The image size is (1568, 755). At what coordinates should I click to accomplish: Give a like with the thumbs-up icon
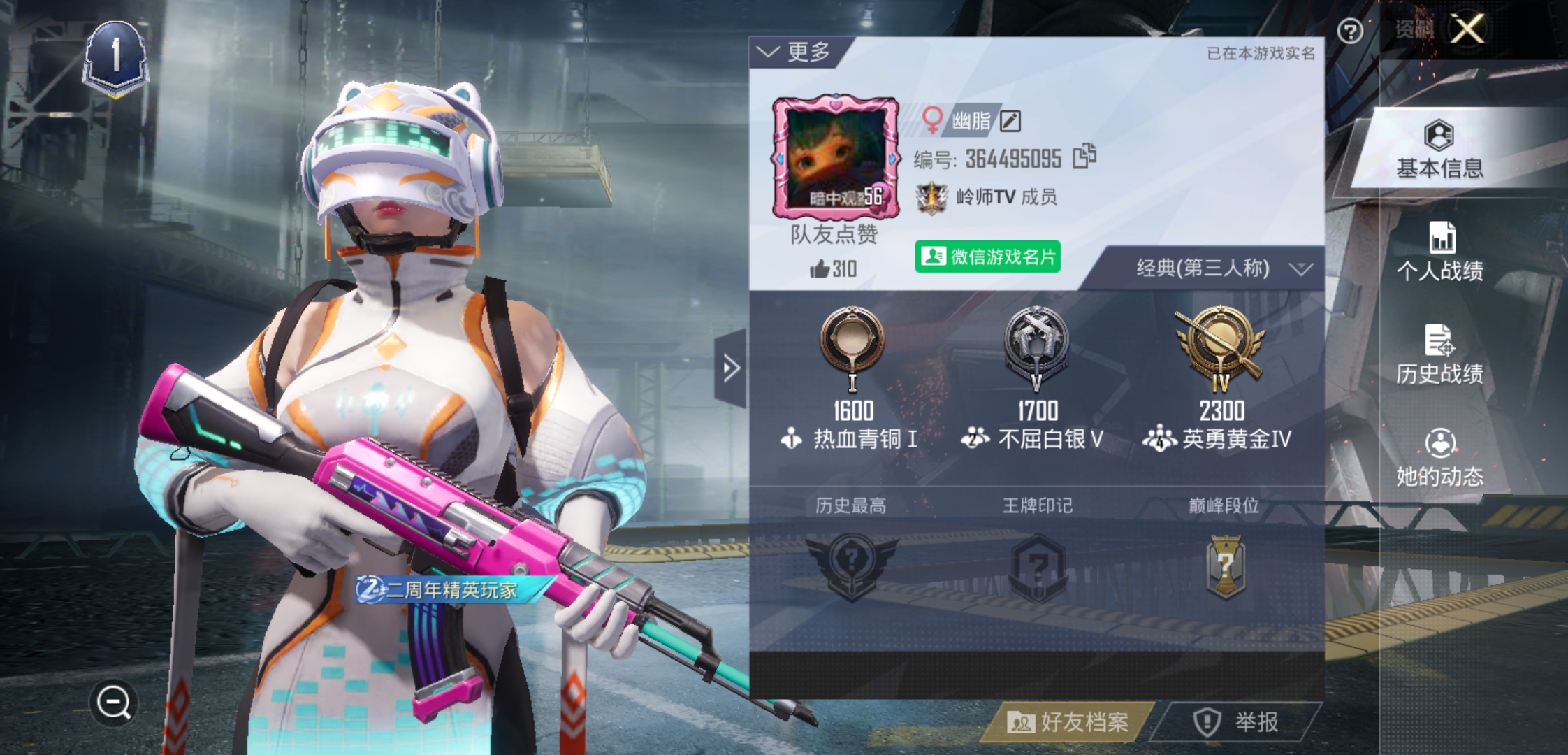820,268
